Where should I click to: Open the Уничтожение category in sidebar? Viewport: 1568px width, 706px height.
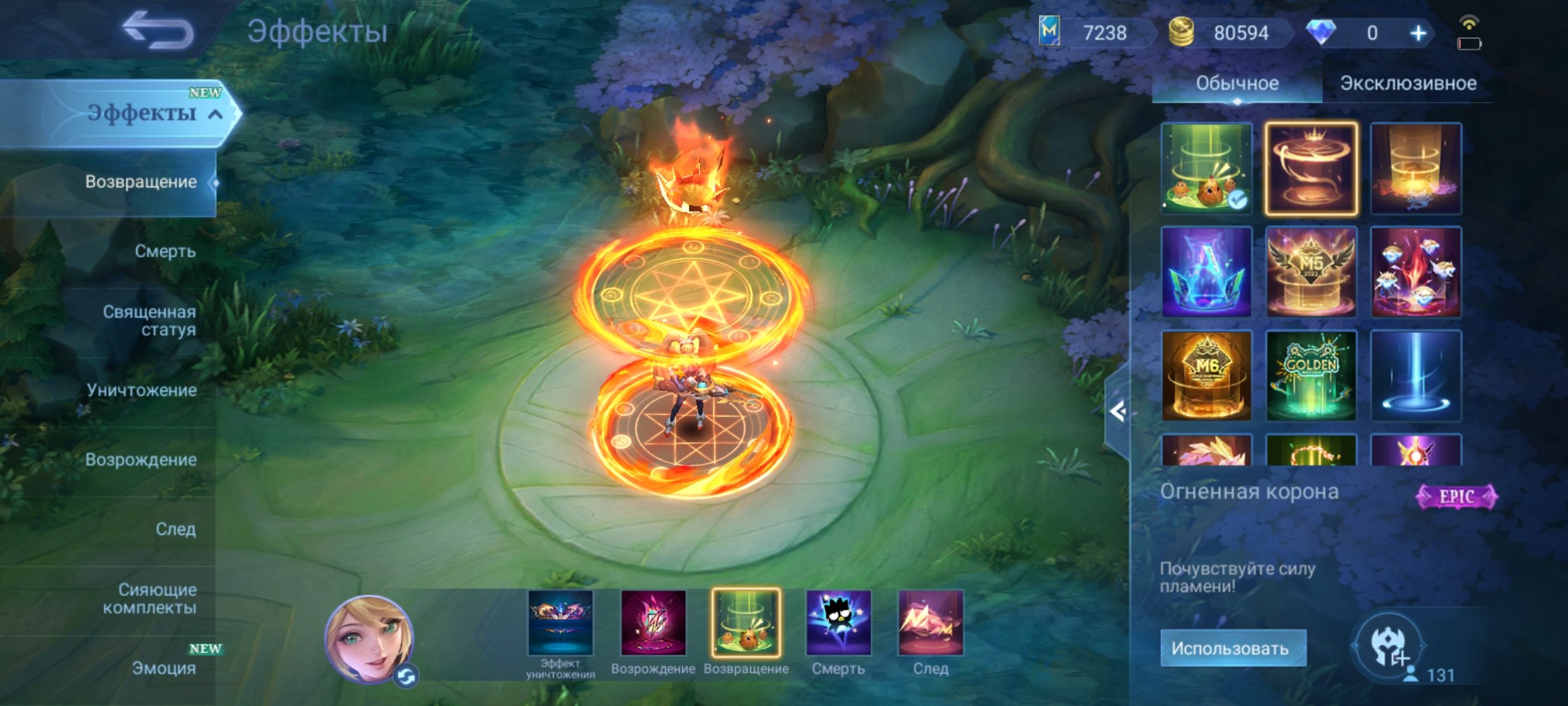141,391
